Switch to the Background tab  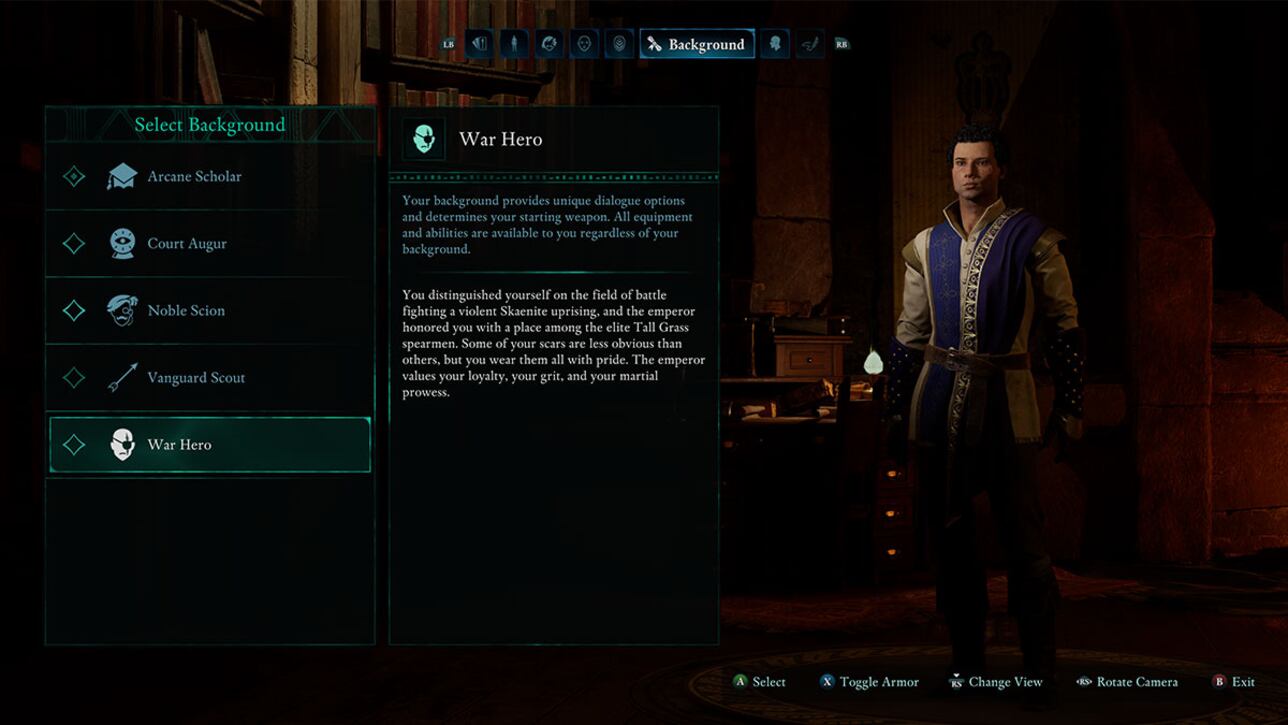[697, 43]
